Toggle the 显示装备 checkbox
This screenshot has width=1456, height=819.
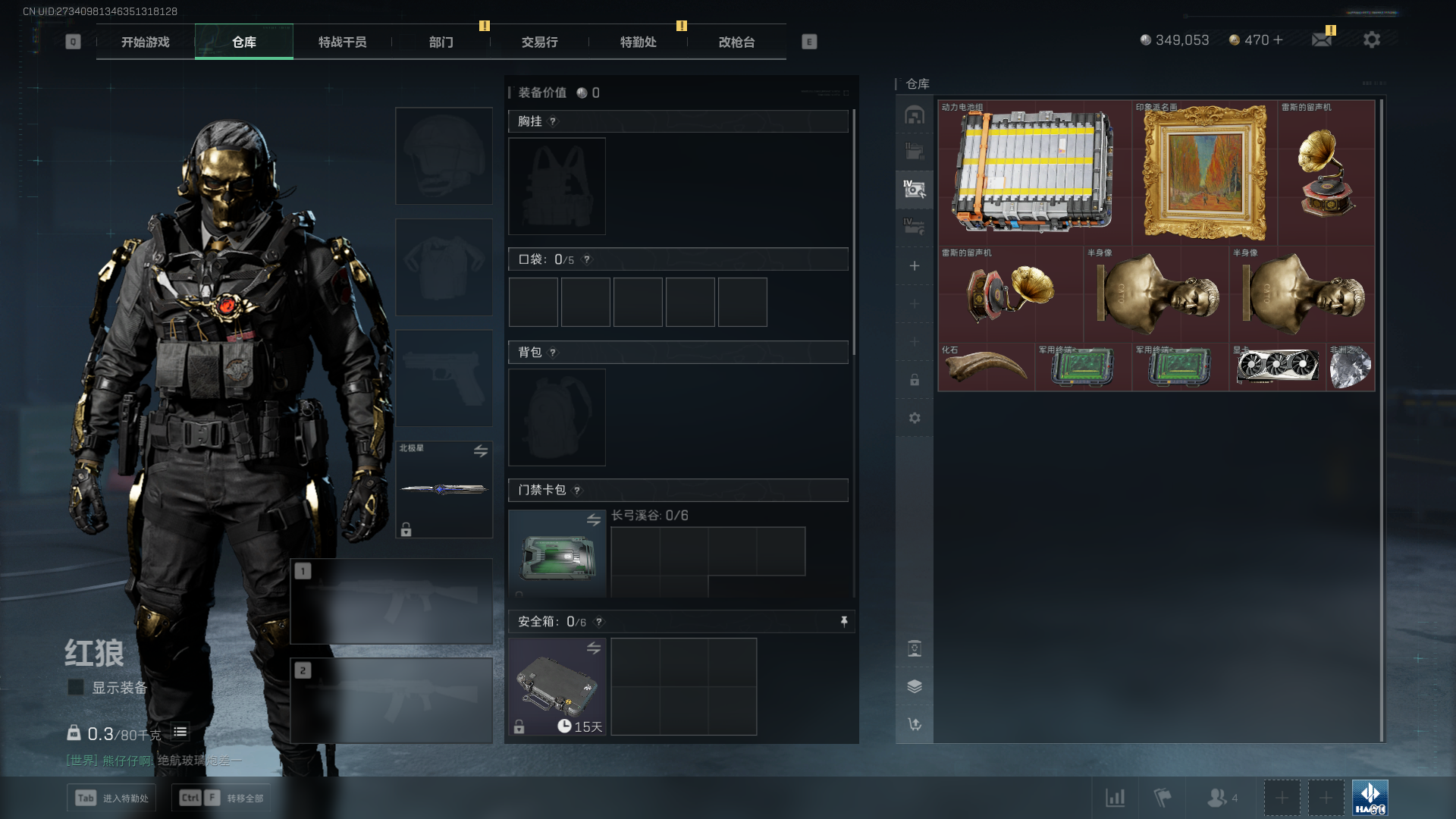tap(76, 687)
